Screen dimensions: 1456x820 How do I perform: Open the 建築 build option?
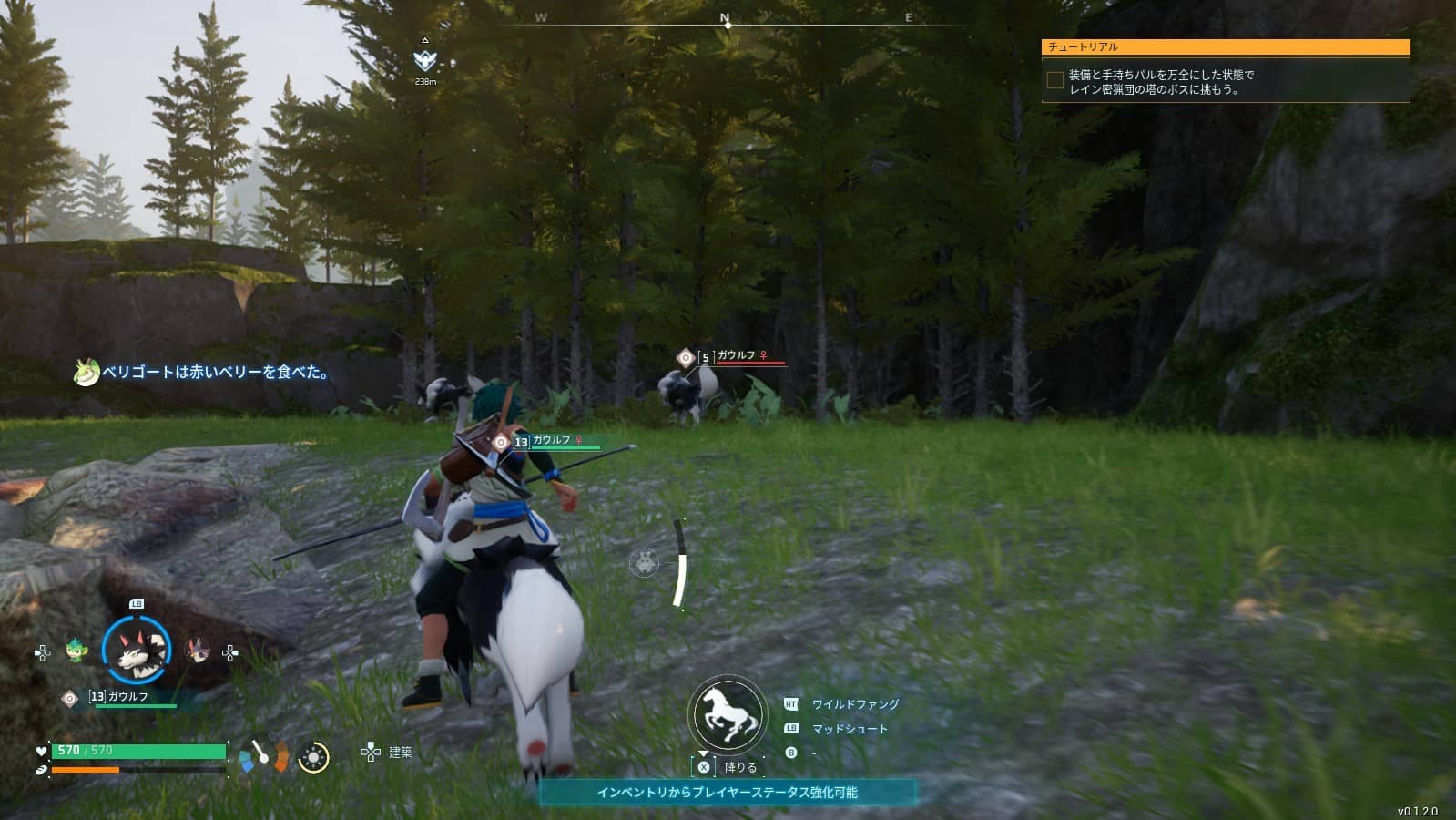(400, 752)
